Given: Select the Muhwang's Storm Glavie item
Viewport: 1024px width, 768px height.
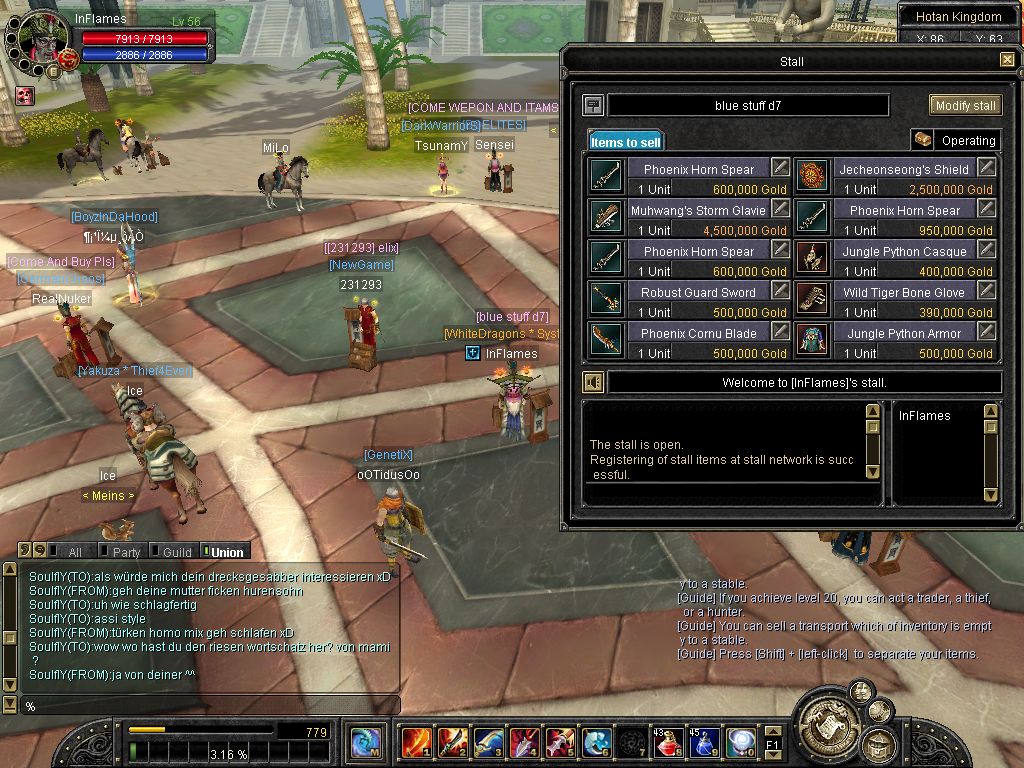Looking at the screenshot, I should (x=607, y=217).
